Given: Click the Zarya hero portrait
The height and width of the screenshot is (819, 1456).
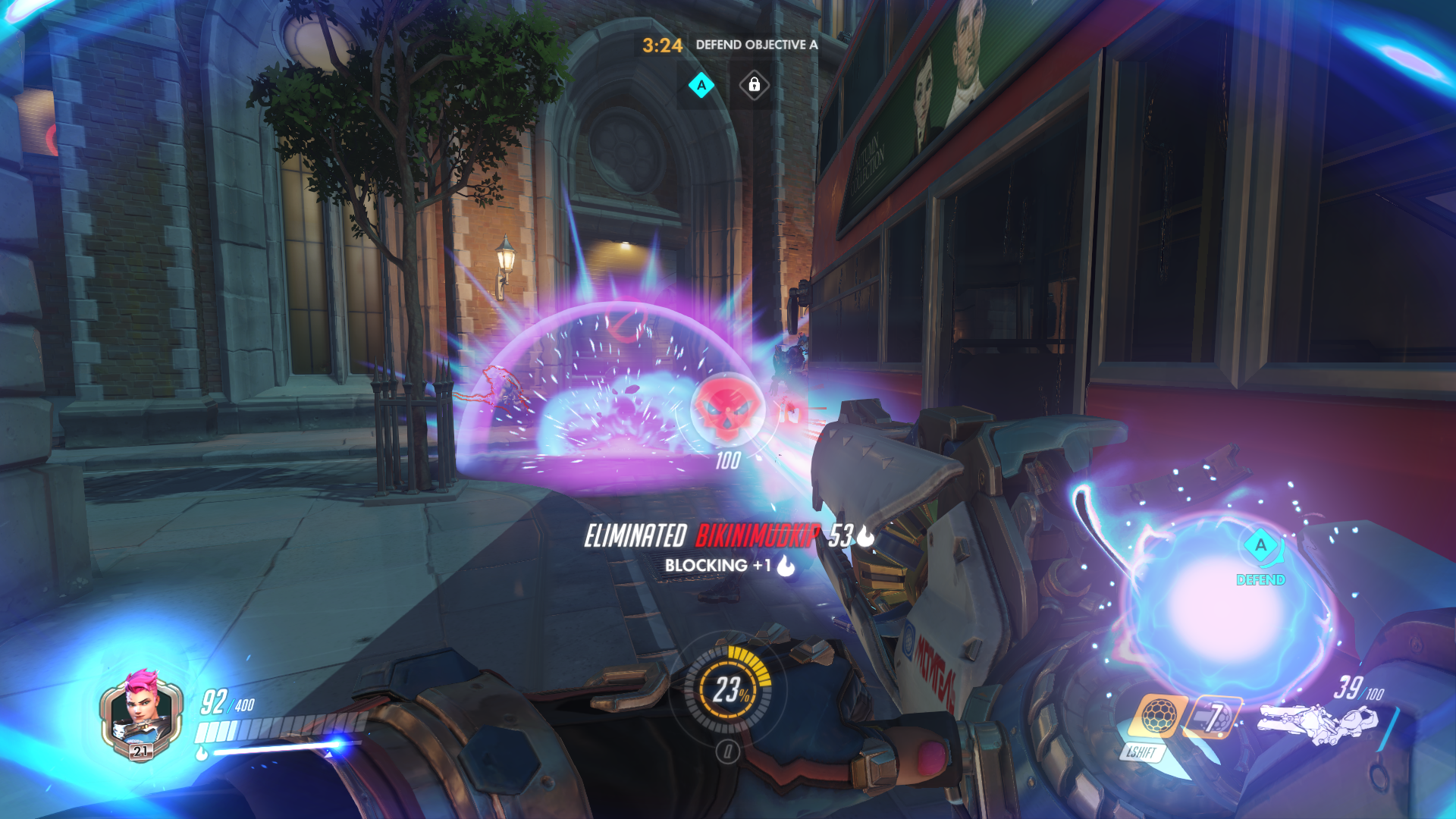Looking at the screenshot, I should 140,713.
